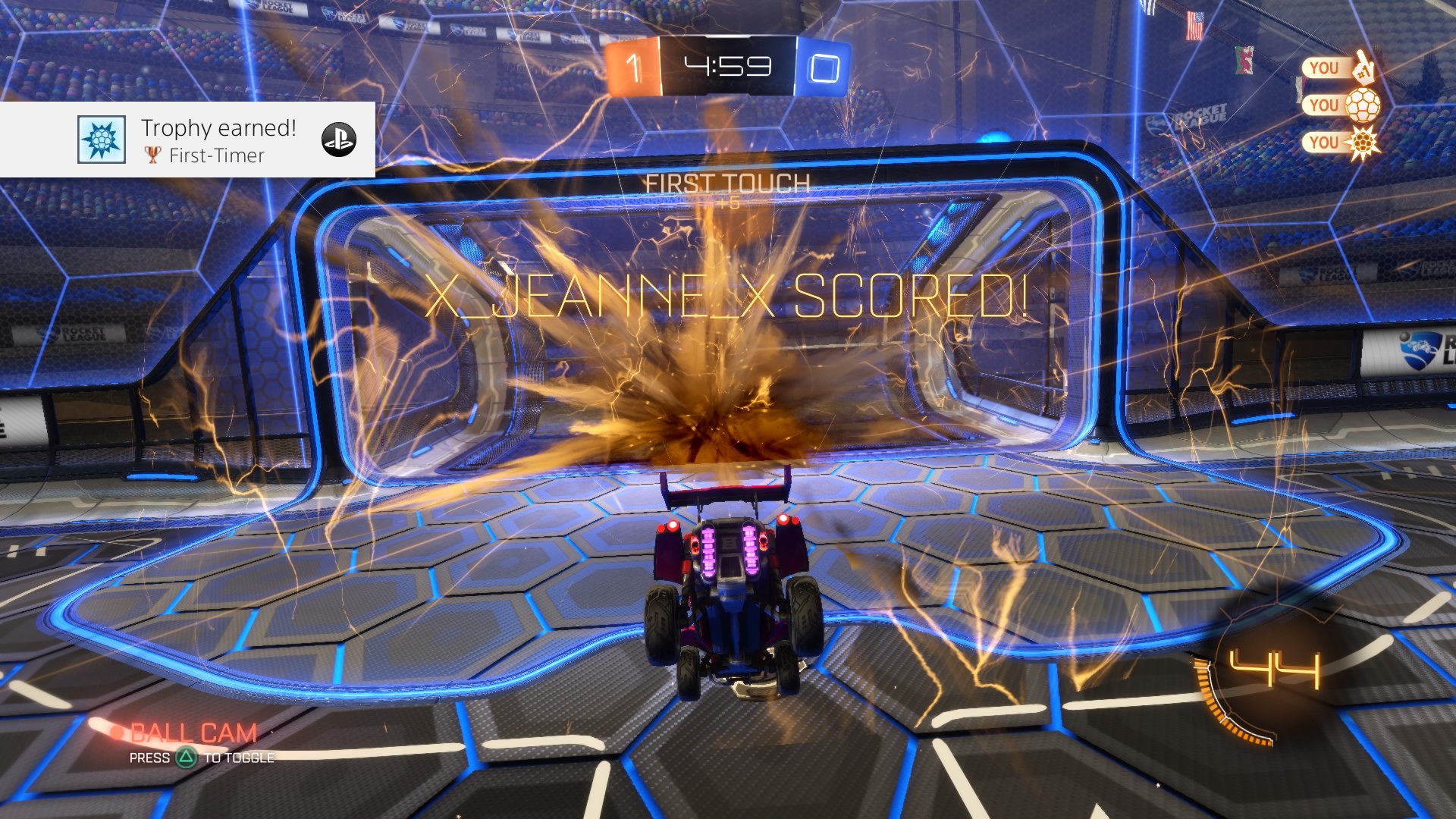Open the First-Timer trophy notification
This screenshot has height=819, width=1456.
point(218,140)
